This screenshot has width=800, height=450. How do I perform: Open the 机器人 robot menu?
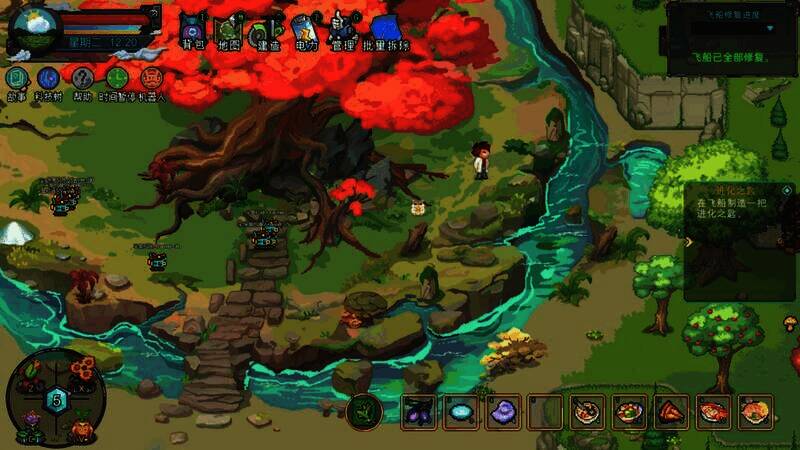152,79
